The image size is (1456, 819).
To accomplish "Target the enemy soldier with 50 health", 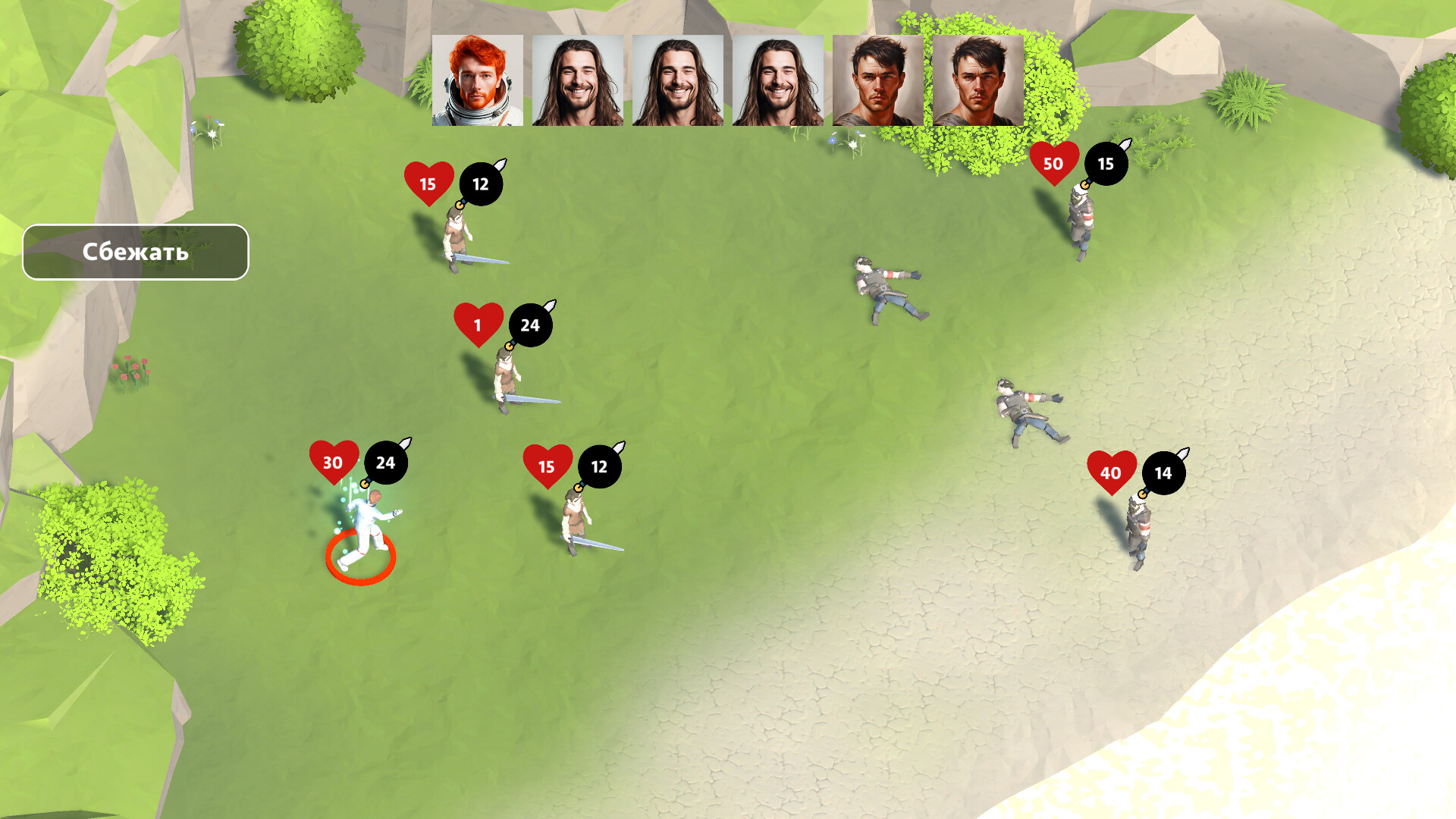I will point(1081,220).
